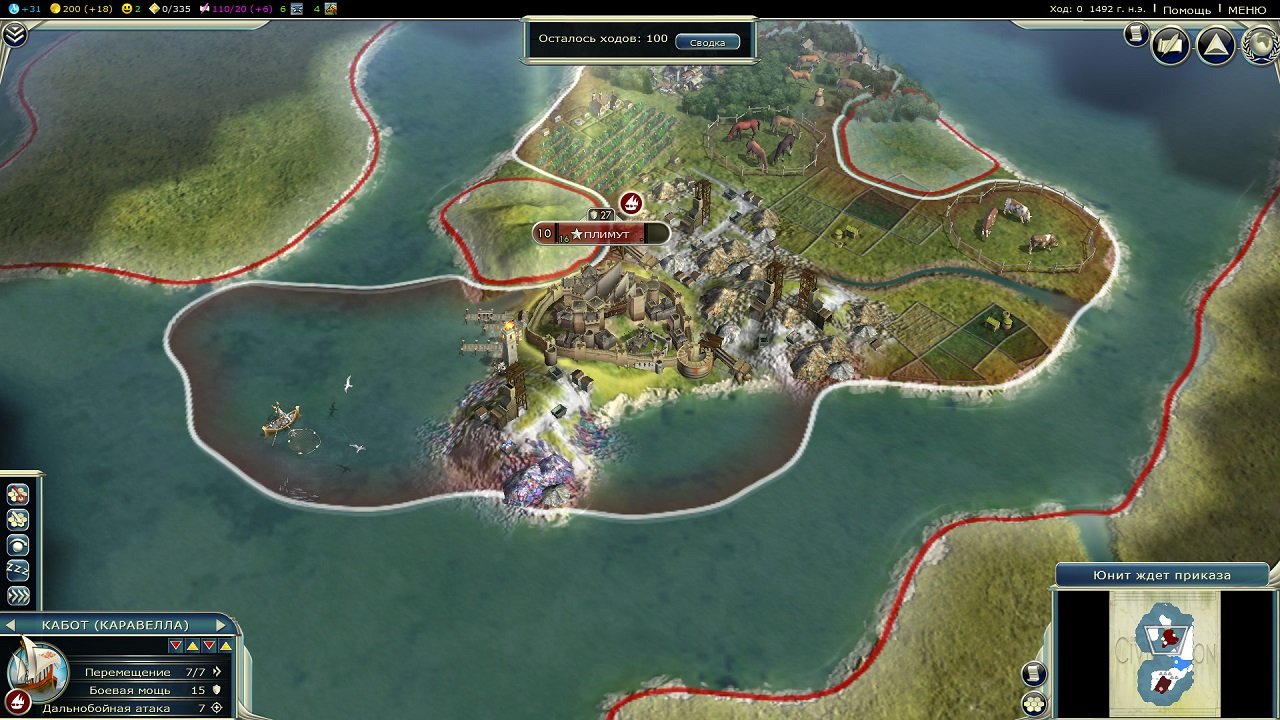Click the gold amount 200 in status bar
Viewport: 1280px width, 720px height.
(x=70, y=9)
